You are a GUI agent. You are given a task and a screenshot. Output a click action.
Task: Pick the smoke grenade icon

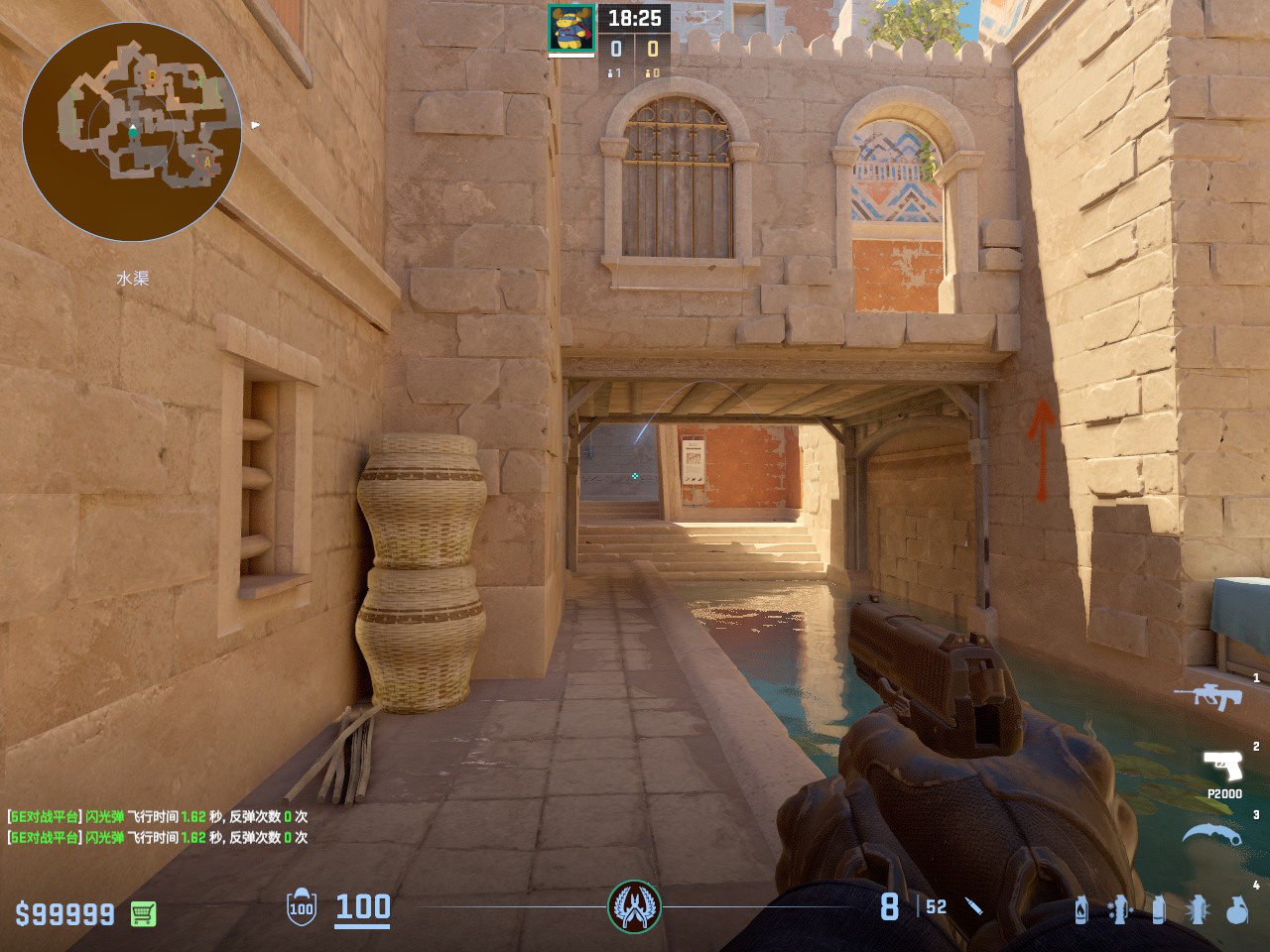click(1158, 909)
